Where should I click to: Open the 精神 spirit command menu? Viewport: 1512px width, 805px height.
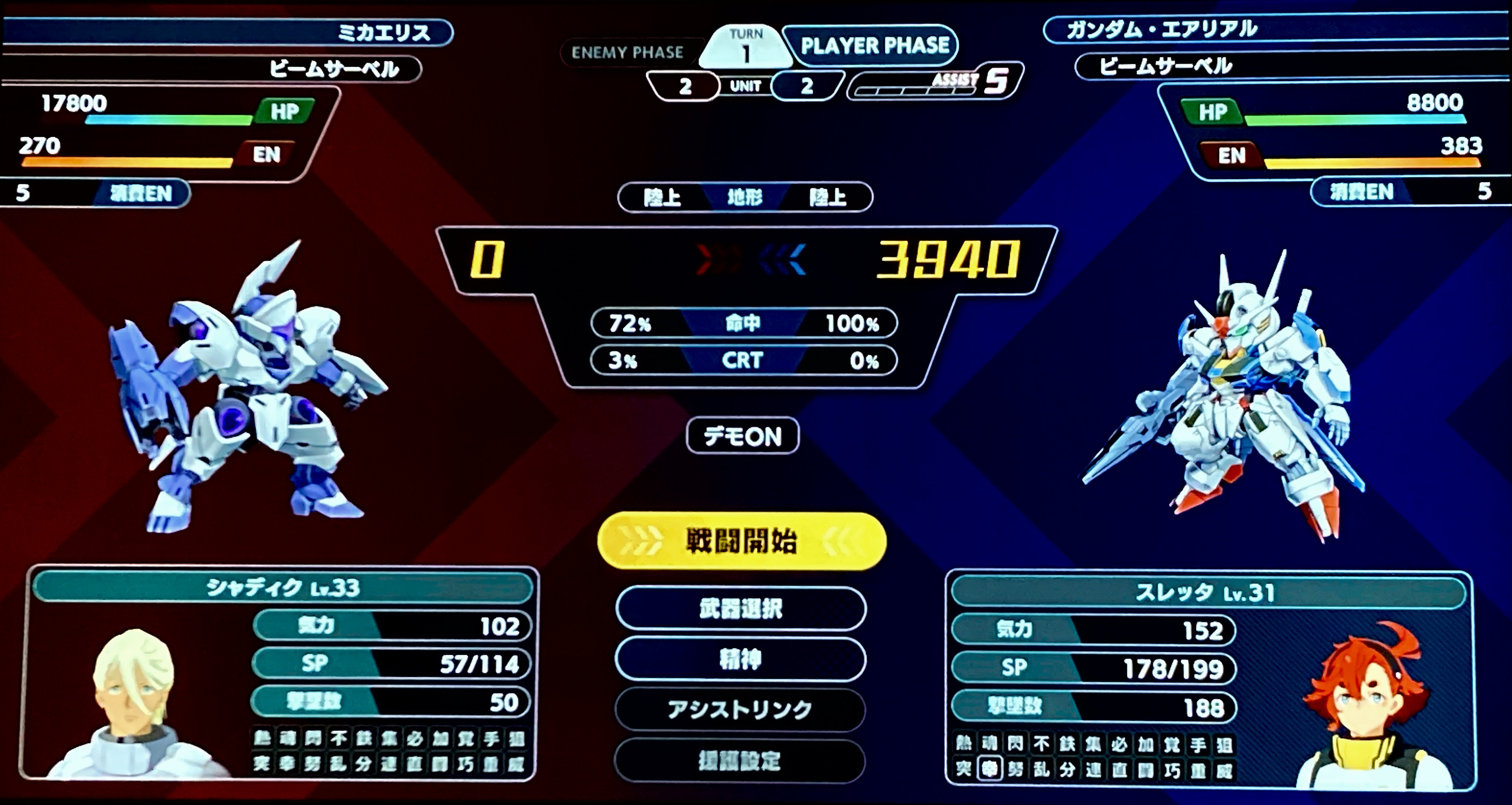741,659
